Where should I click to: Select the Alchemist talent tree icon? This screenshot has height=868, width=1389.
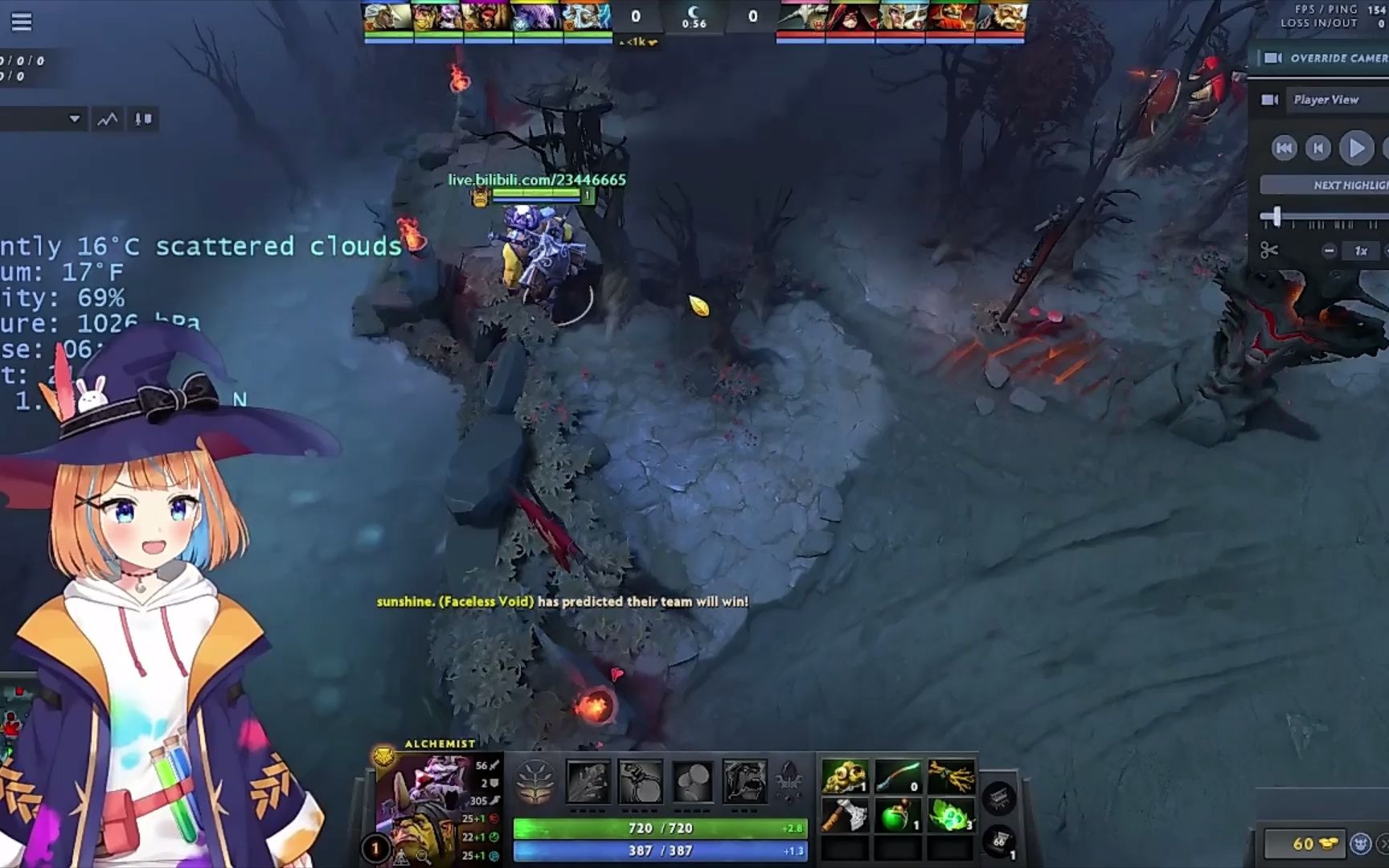point(535,781)
